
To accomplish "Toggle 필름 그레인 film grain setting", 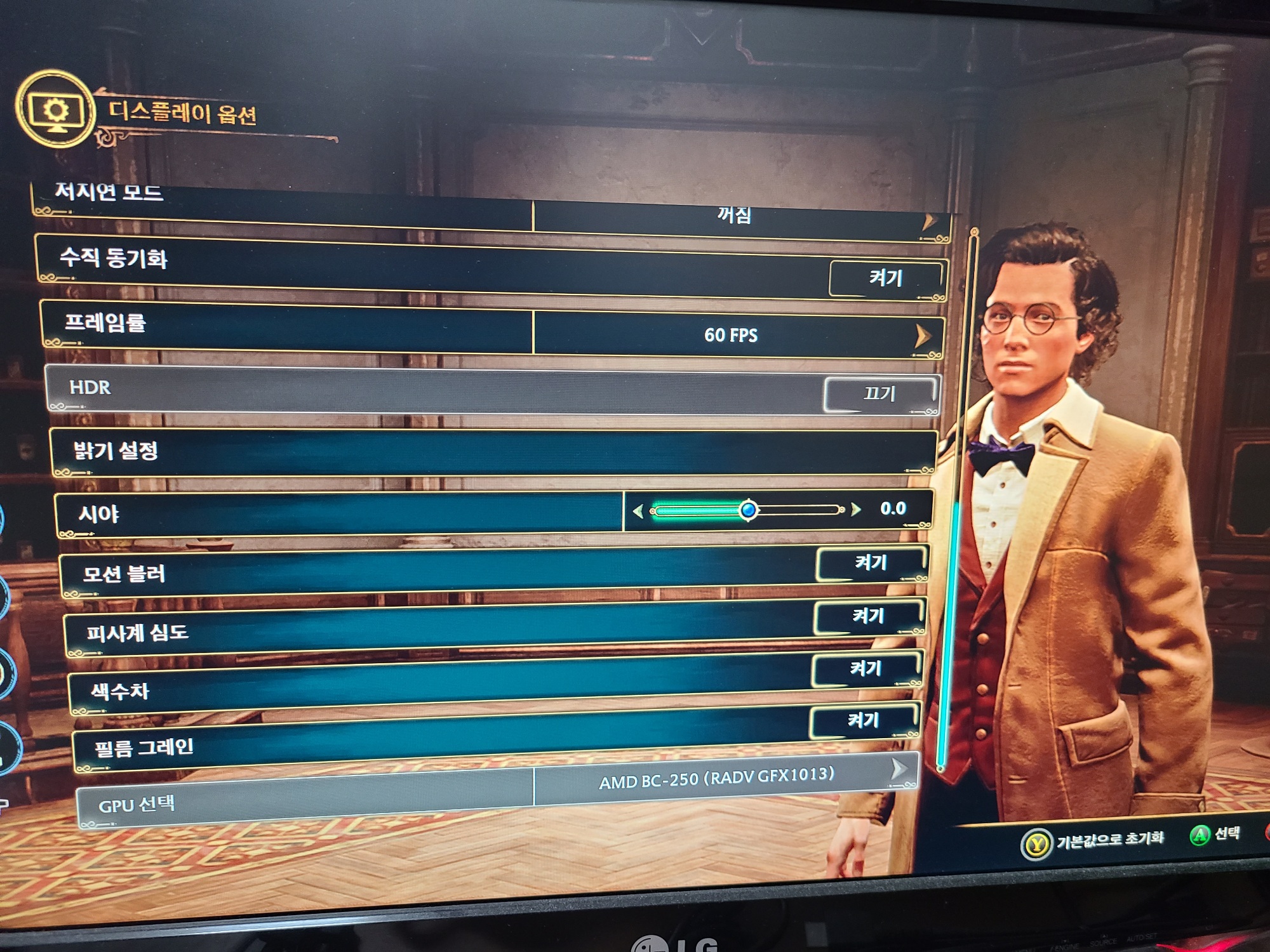I will (864, 721).
